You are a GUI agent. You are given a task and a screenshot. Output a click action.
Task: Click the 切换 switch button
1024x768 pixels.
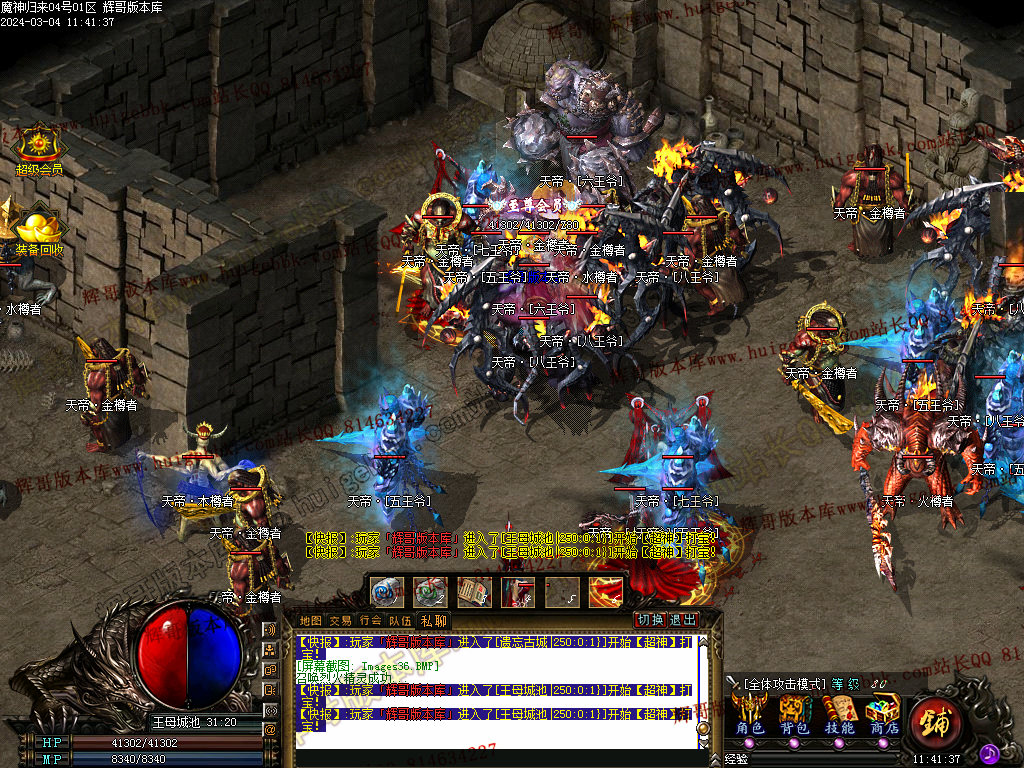651,619
